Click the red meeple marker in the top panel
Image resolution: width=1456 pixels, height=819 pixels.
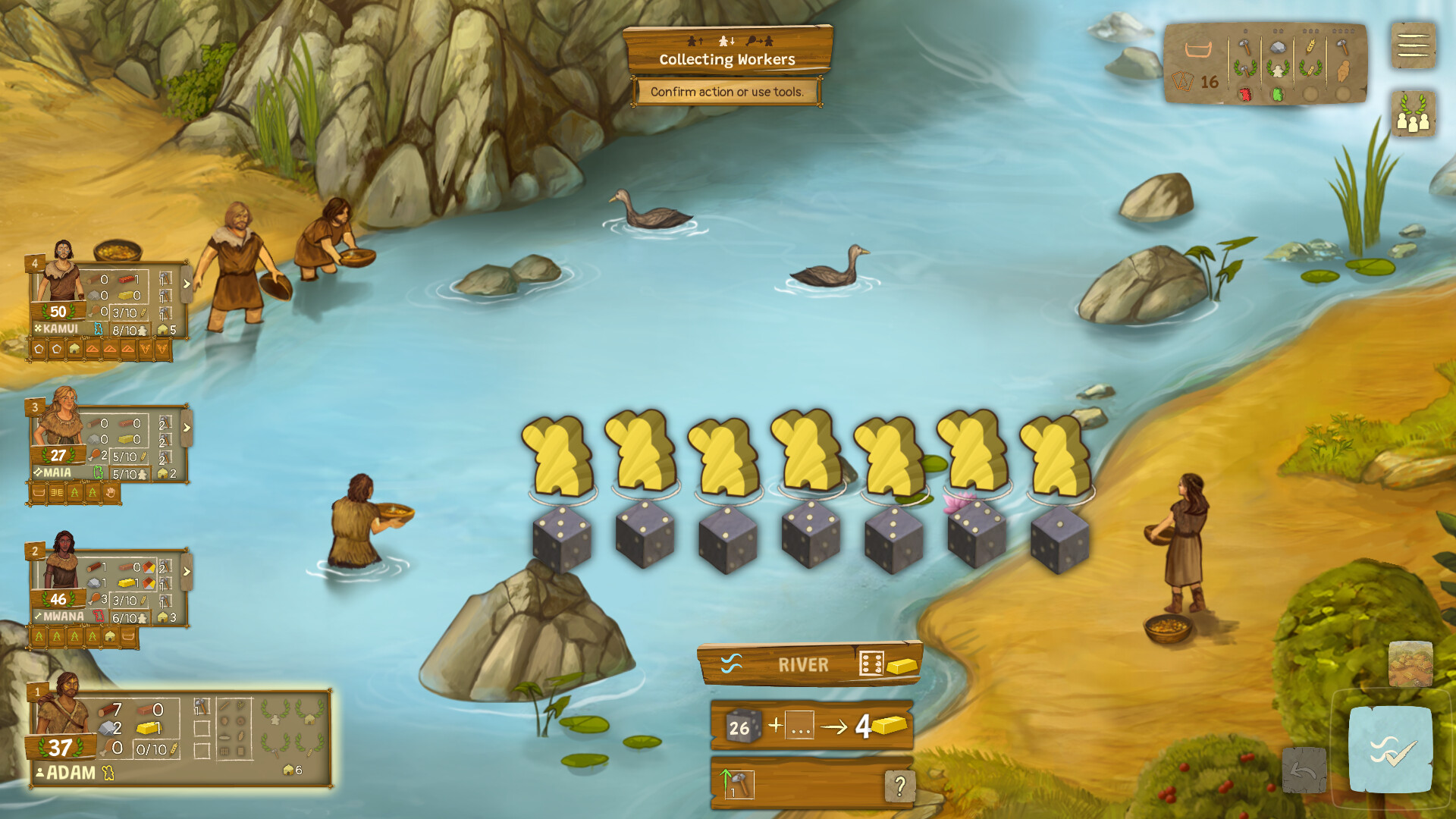click(1245, 96)
